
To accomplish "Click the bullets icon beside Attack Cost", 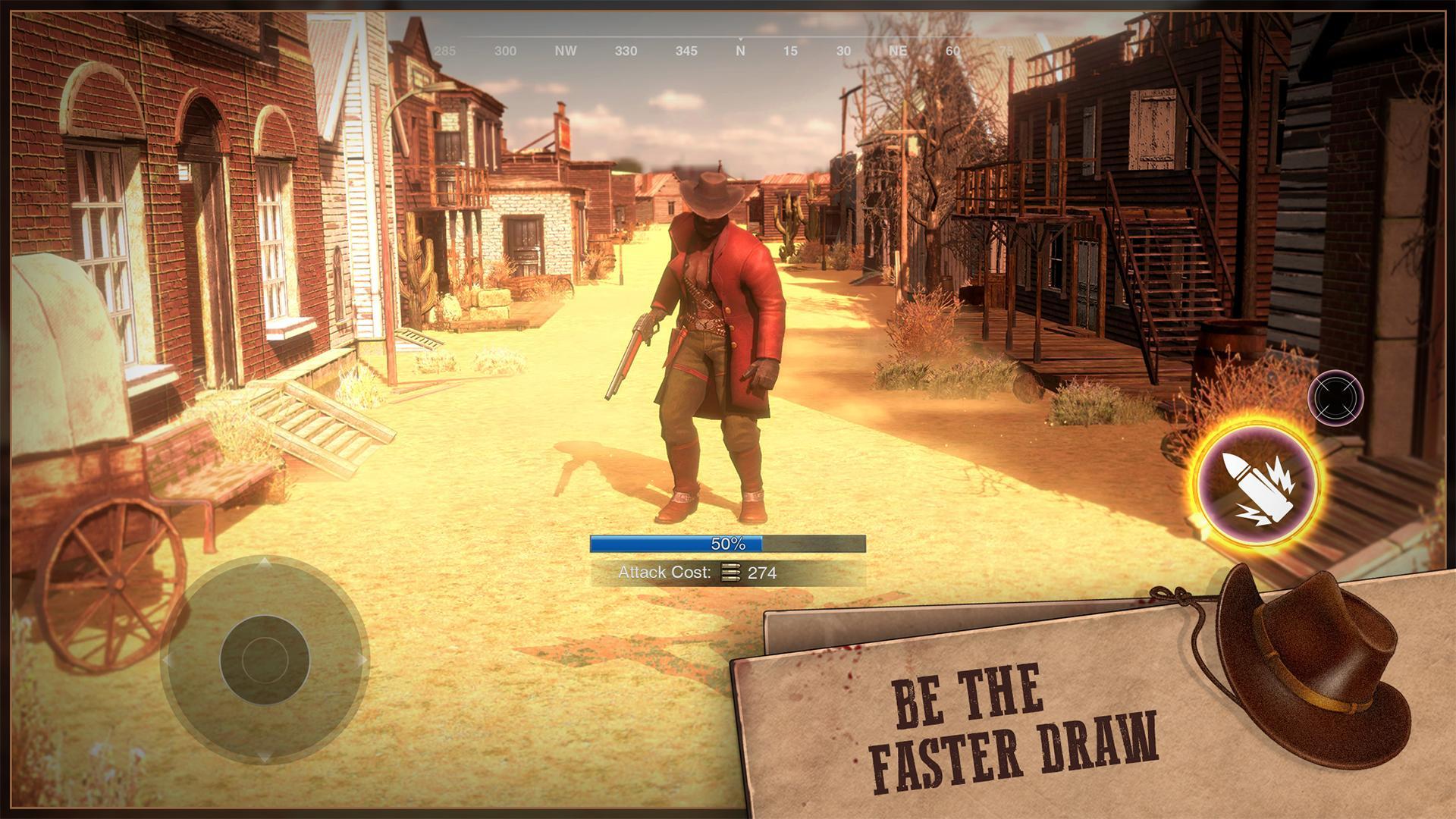I will [730, 573].
